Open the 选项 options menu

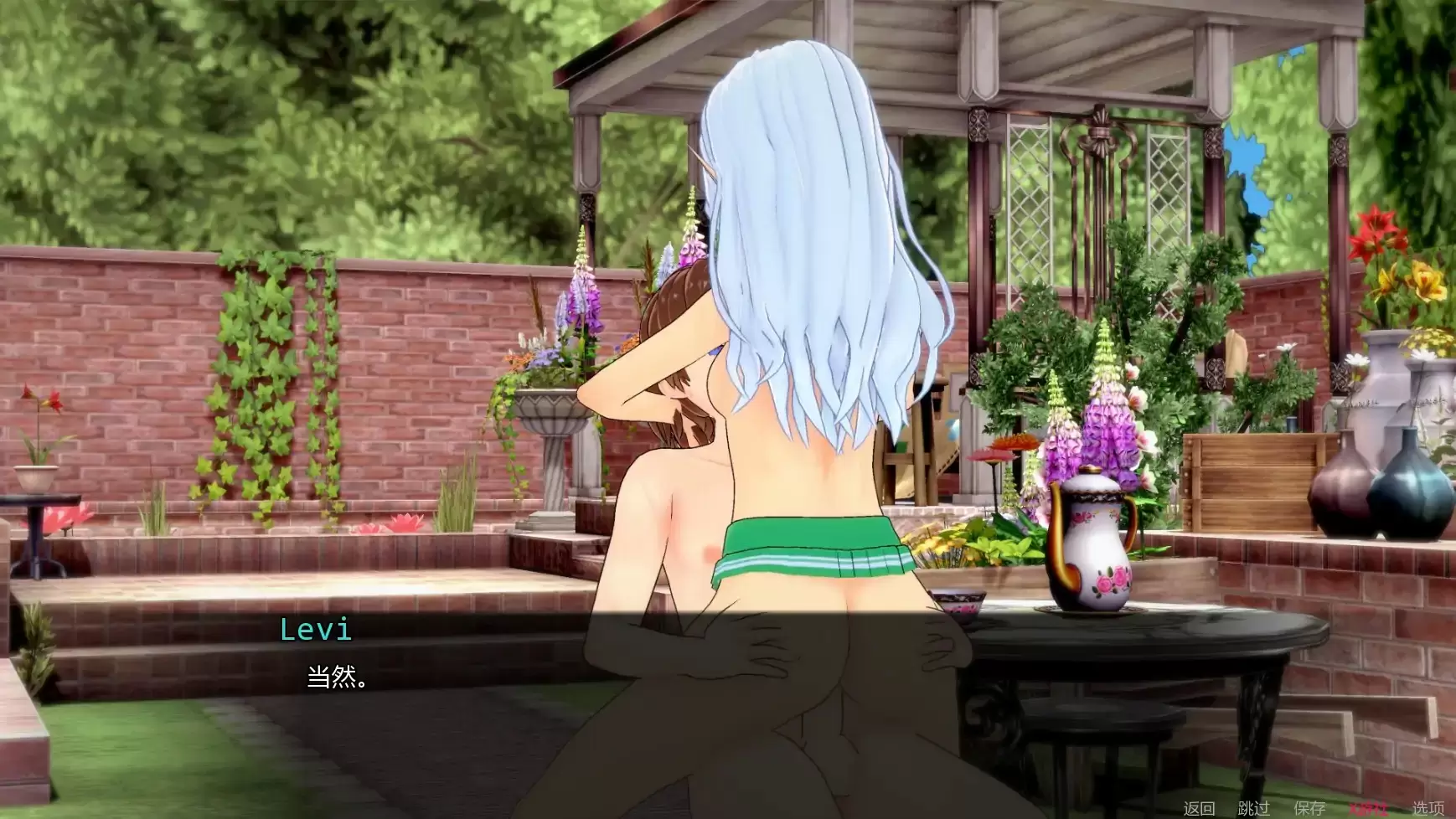point(1428,806)
